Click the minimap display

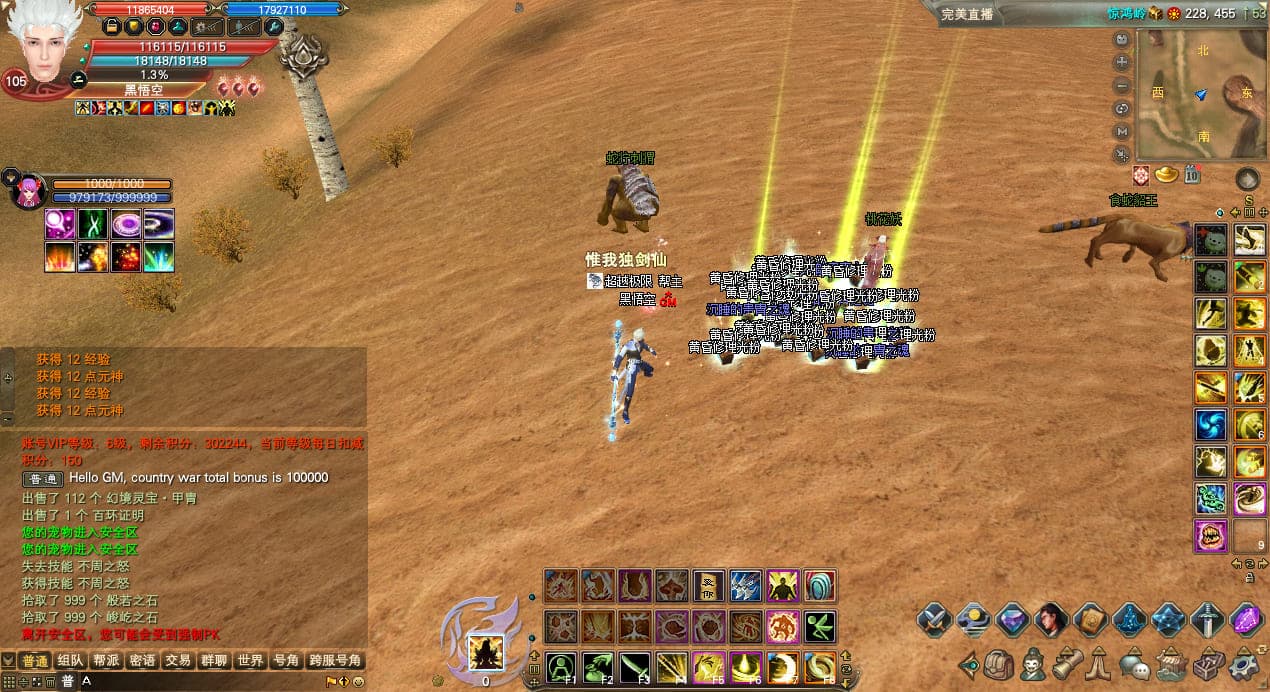[1201, 96]
